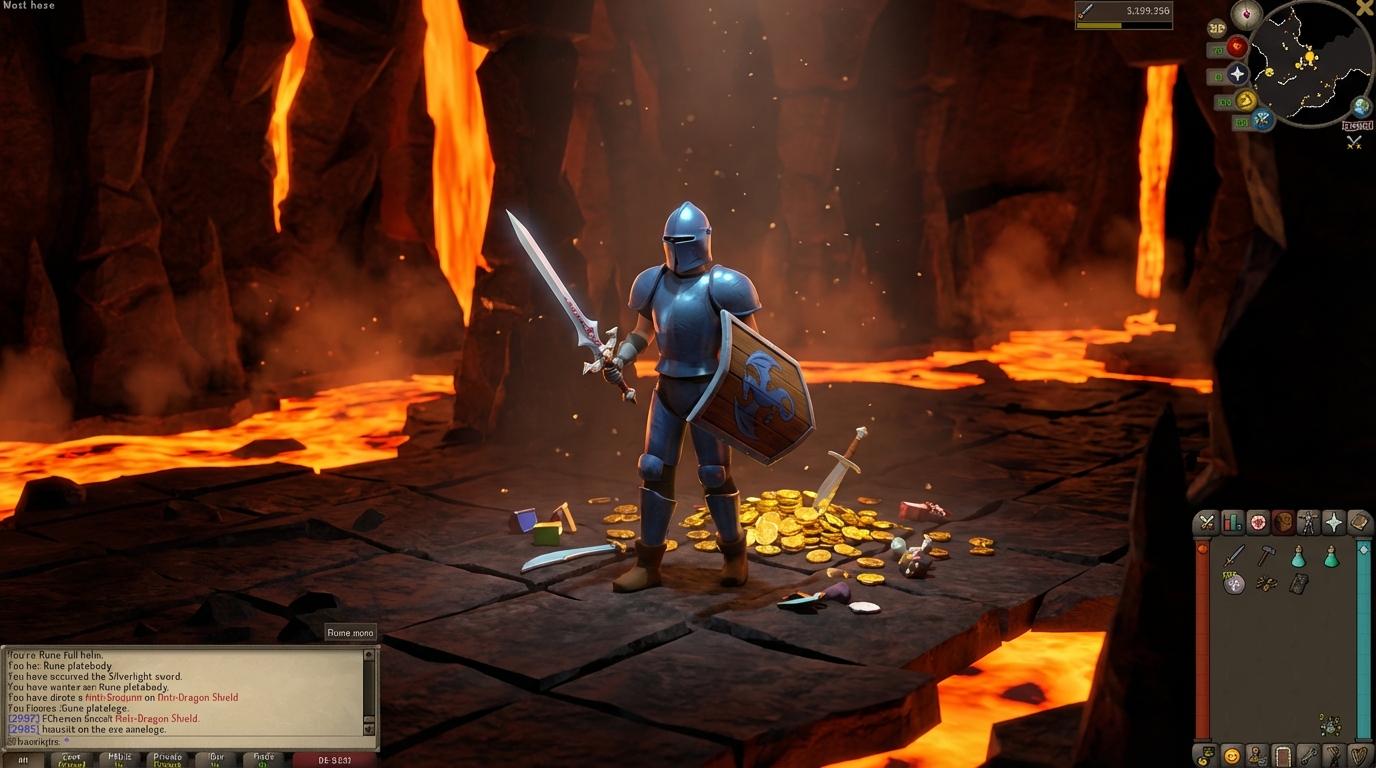Enable run using the run energy orb
This screenshot has width=1376, height=768.
[x=1247, y=101]
